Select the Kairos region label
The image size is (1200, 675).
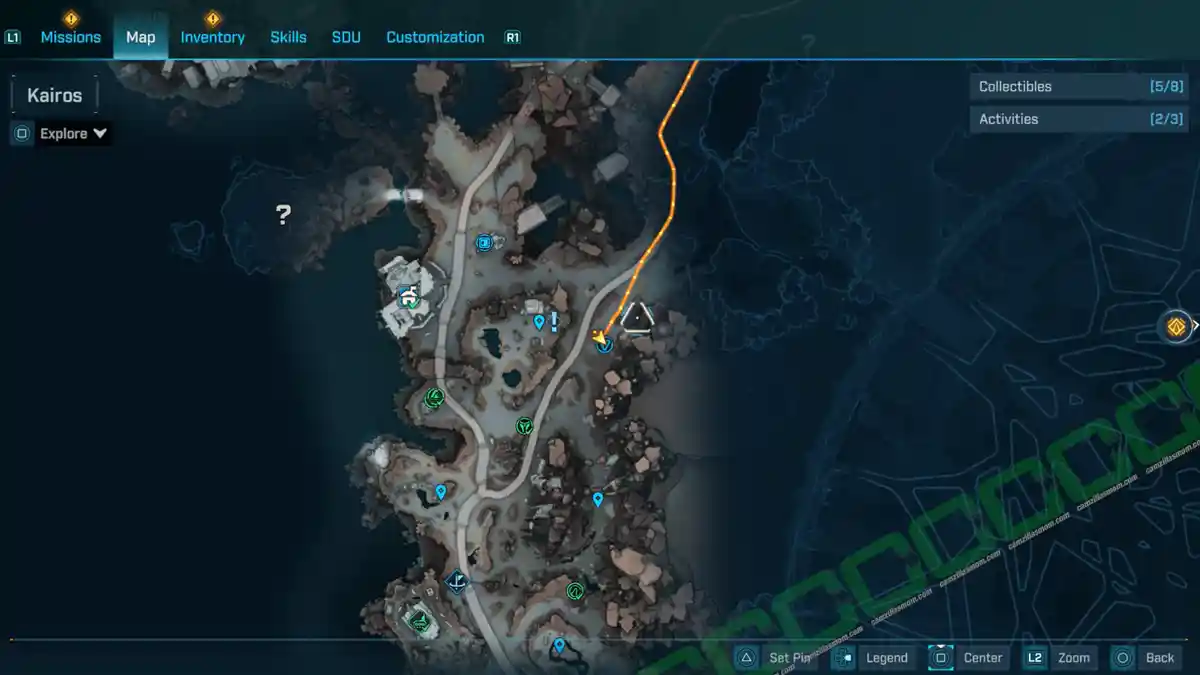[54, 96]
